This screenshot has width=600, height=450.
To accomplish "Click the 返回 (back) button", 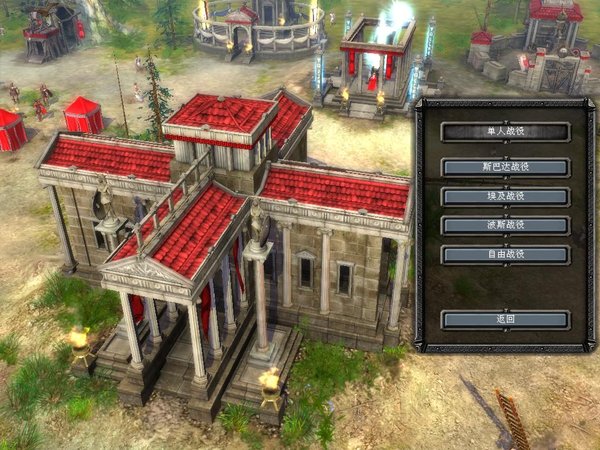I will point(505,319).
